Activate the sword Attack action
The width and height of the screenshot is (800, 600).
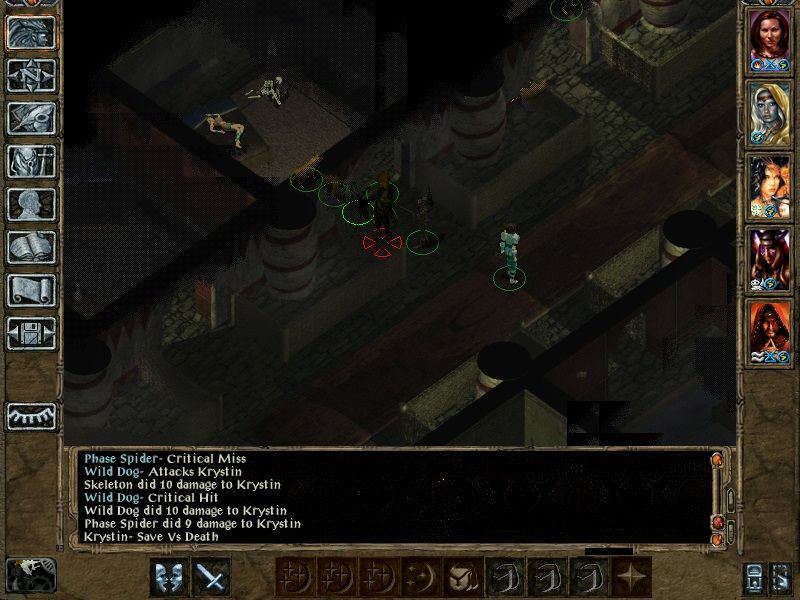211,577
